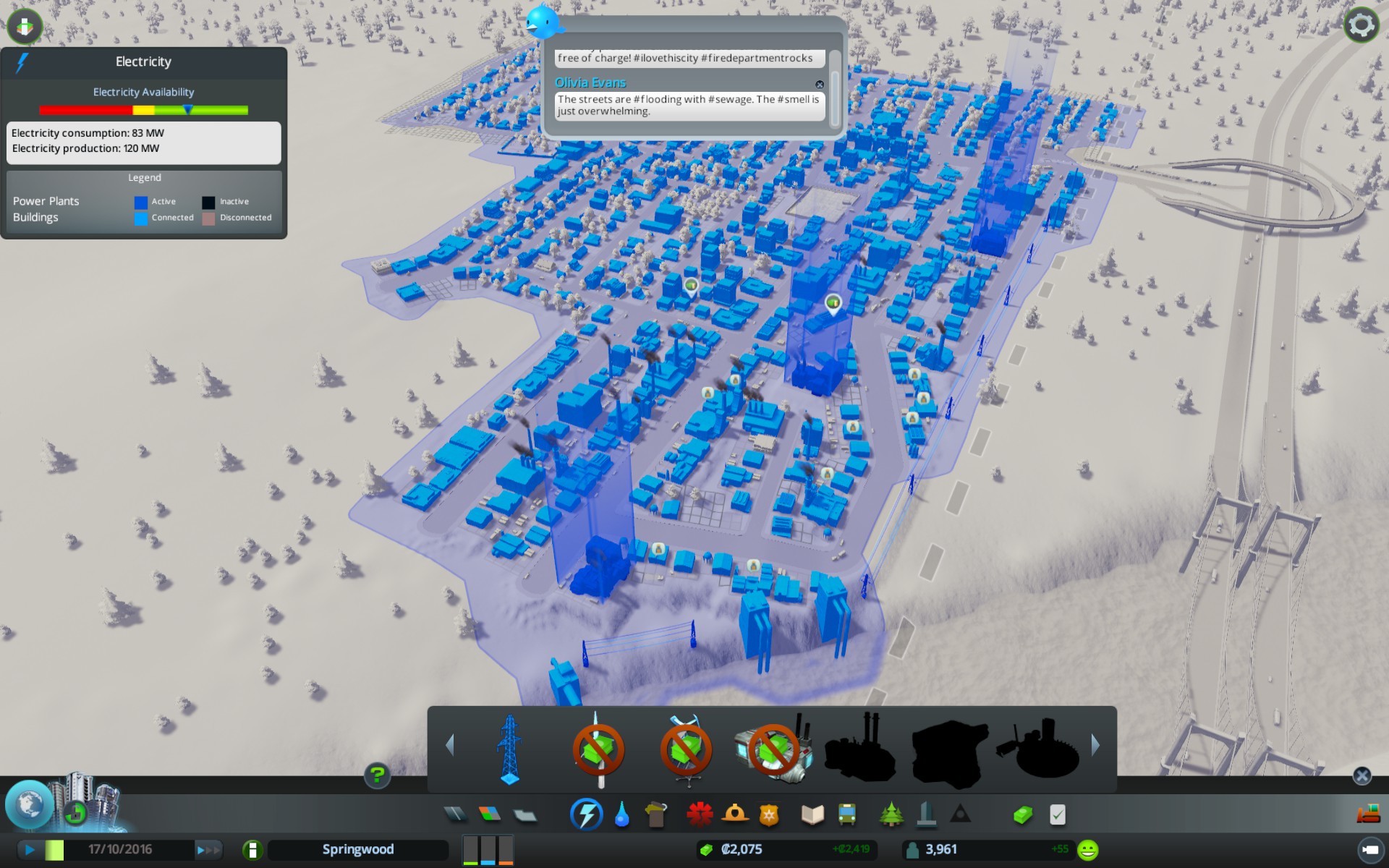
Task: Open the Economy money panel
Action: [1022, 815]
